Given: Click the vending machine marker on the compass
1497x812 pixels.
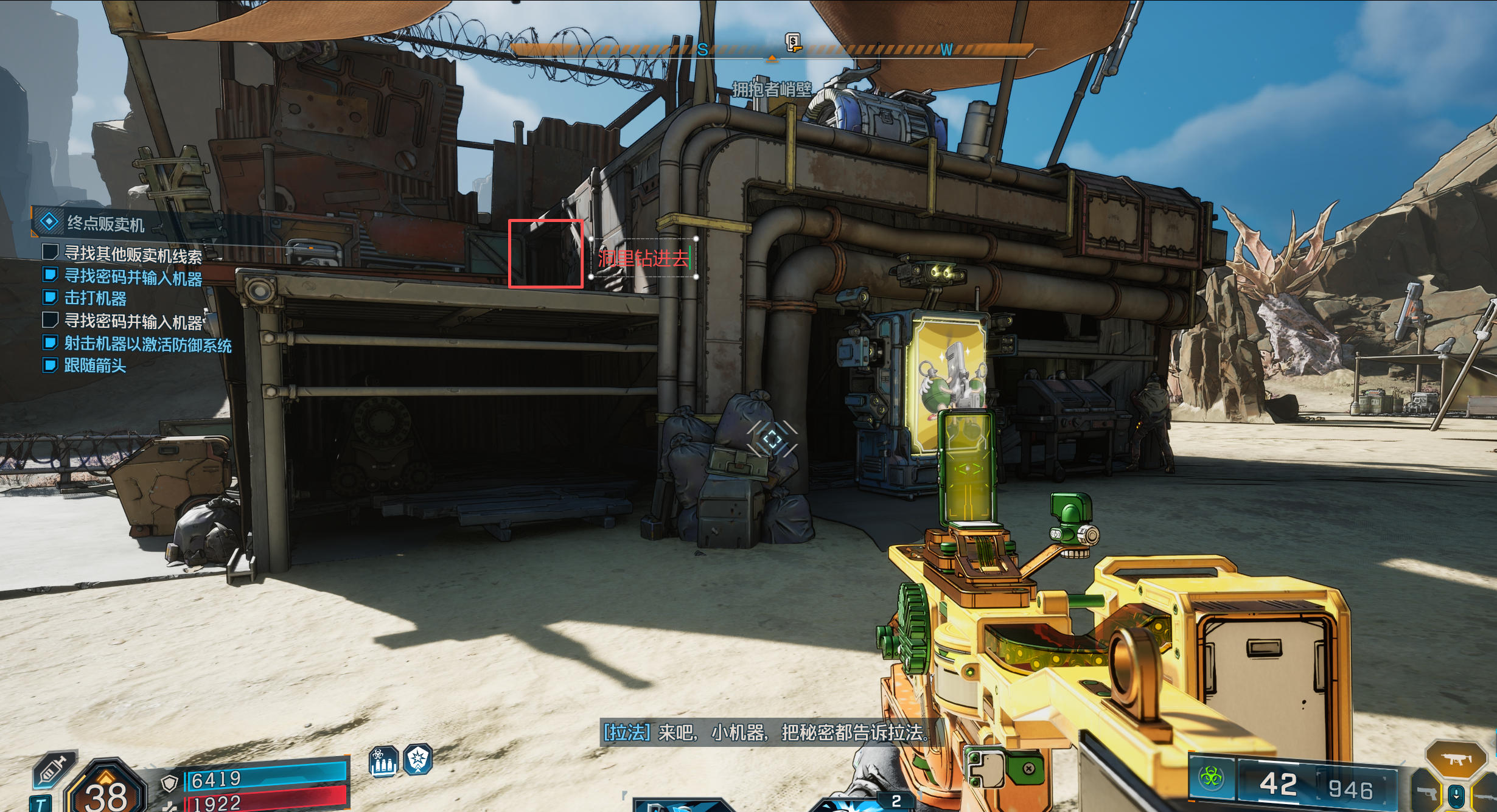Looking at the screenshot, I should [793, 42].
